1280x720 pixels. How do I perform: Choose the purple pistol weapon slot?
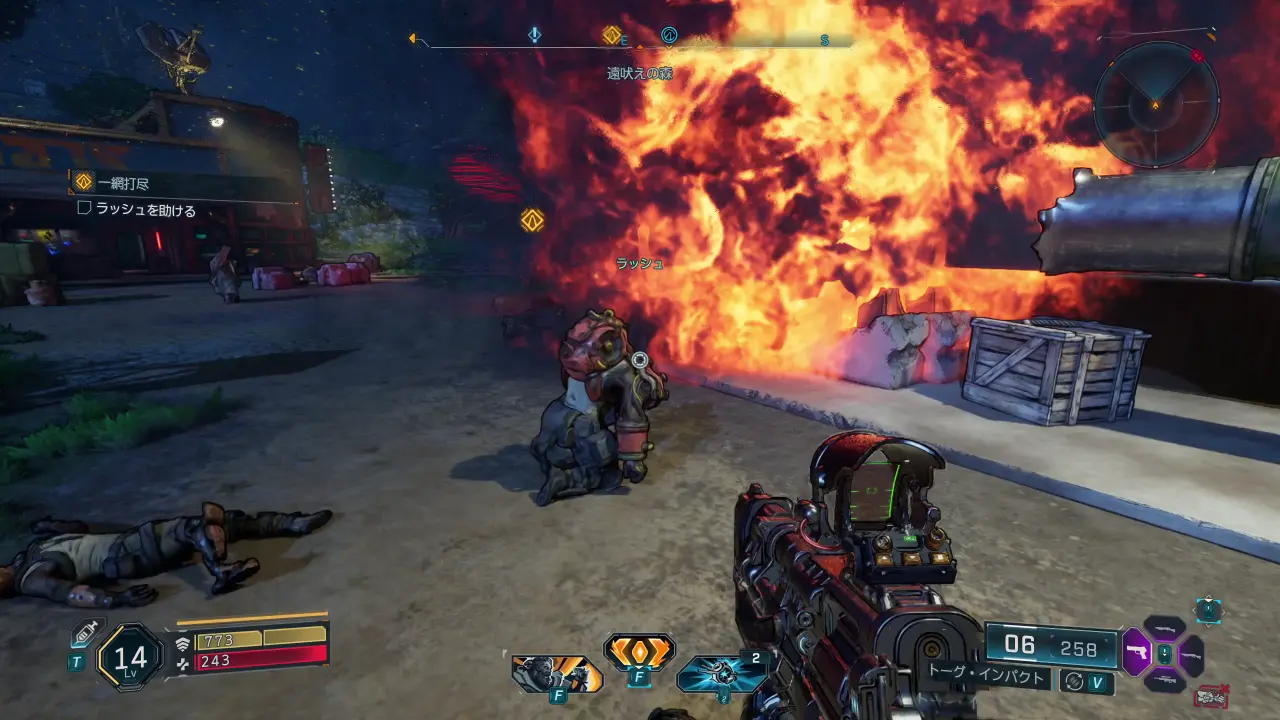[1137, 654]
